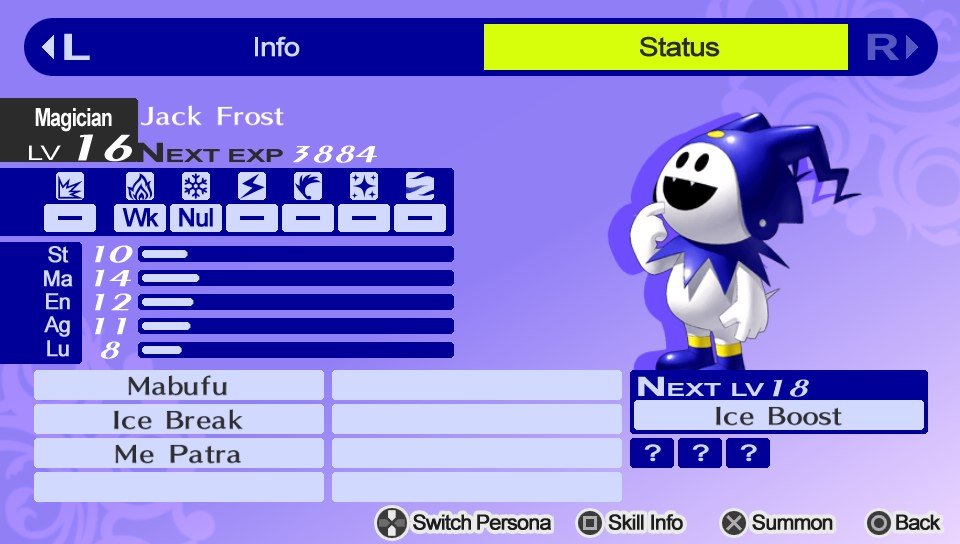Highlight the Me Patra skill
960x544 pixels.
pos(178,454)
